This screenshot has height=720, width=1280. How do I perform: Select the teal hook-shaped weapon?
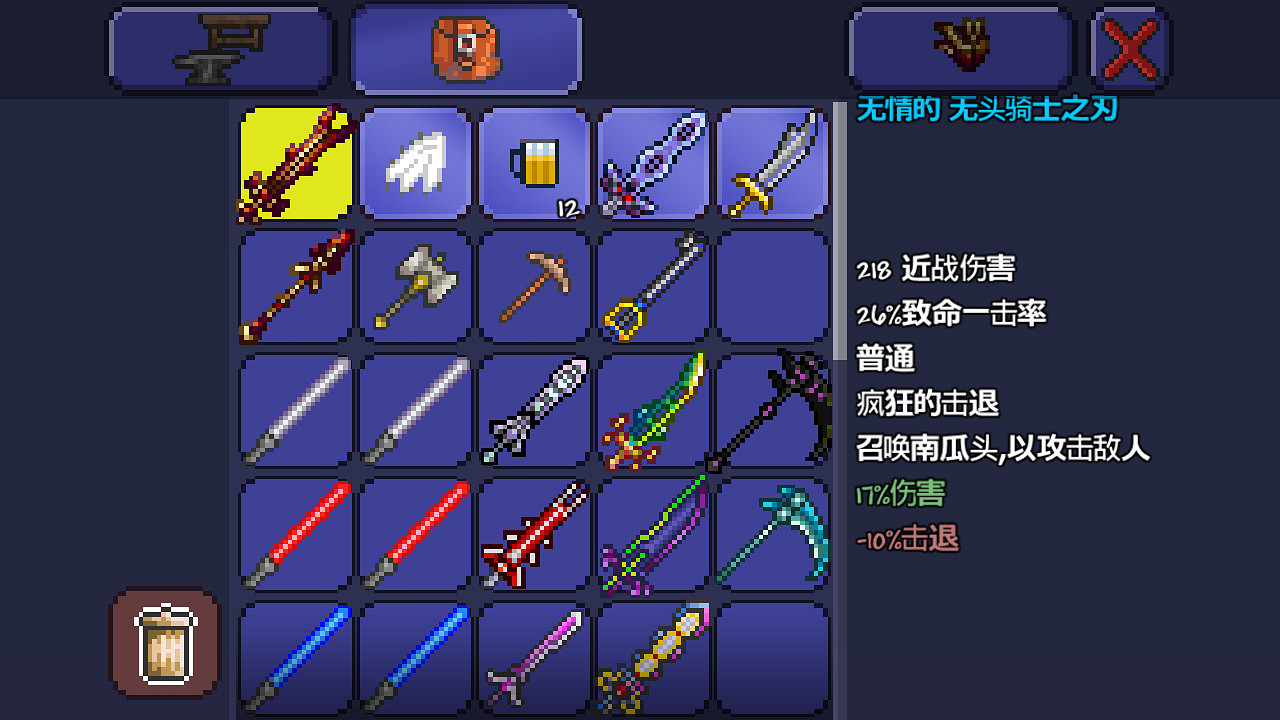[773, 532]
